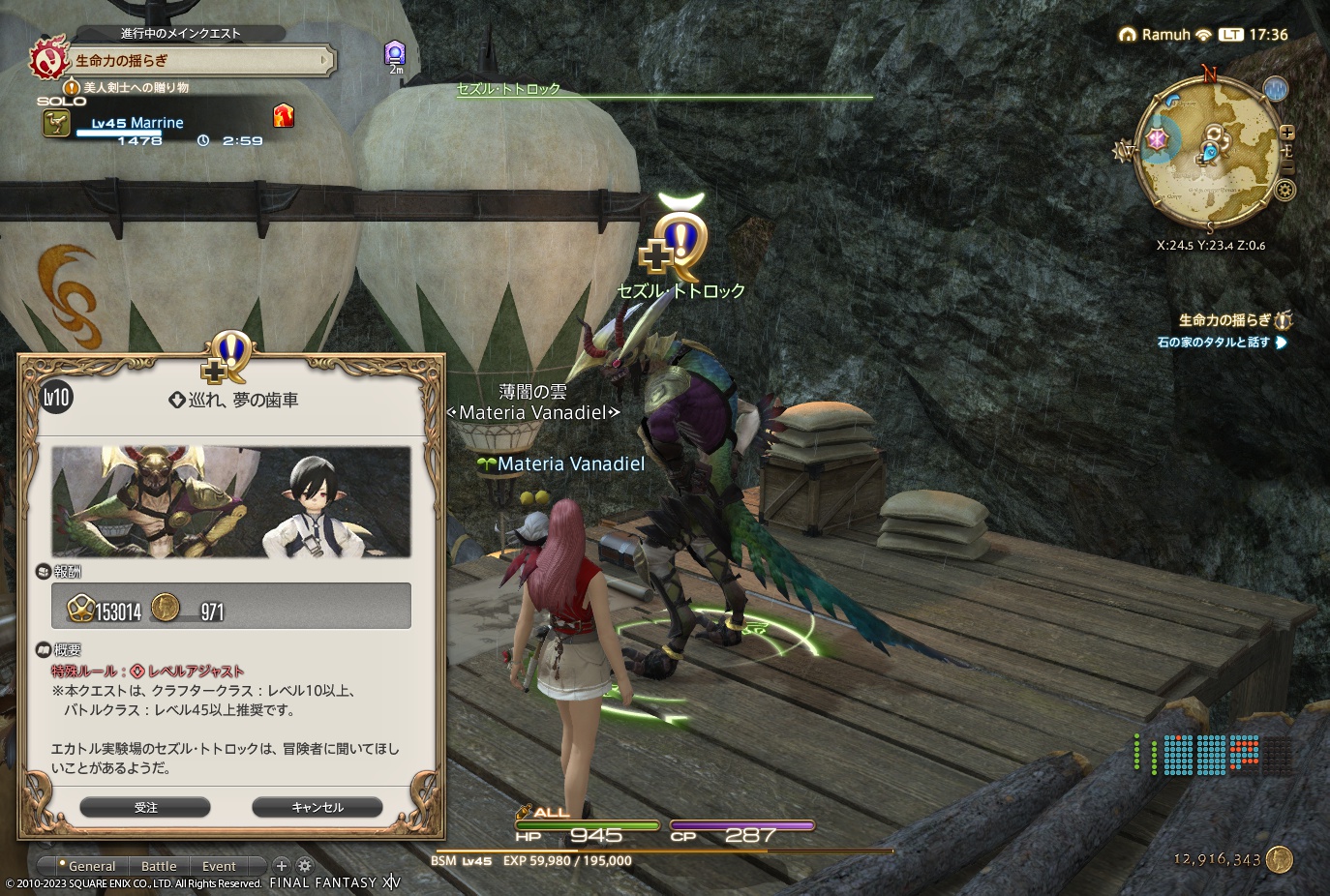Open chat settings with the gear icon

[x=304, y=866]
